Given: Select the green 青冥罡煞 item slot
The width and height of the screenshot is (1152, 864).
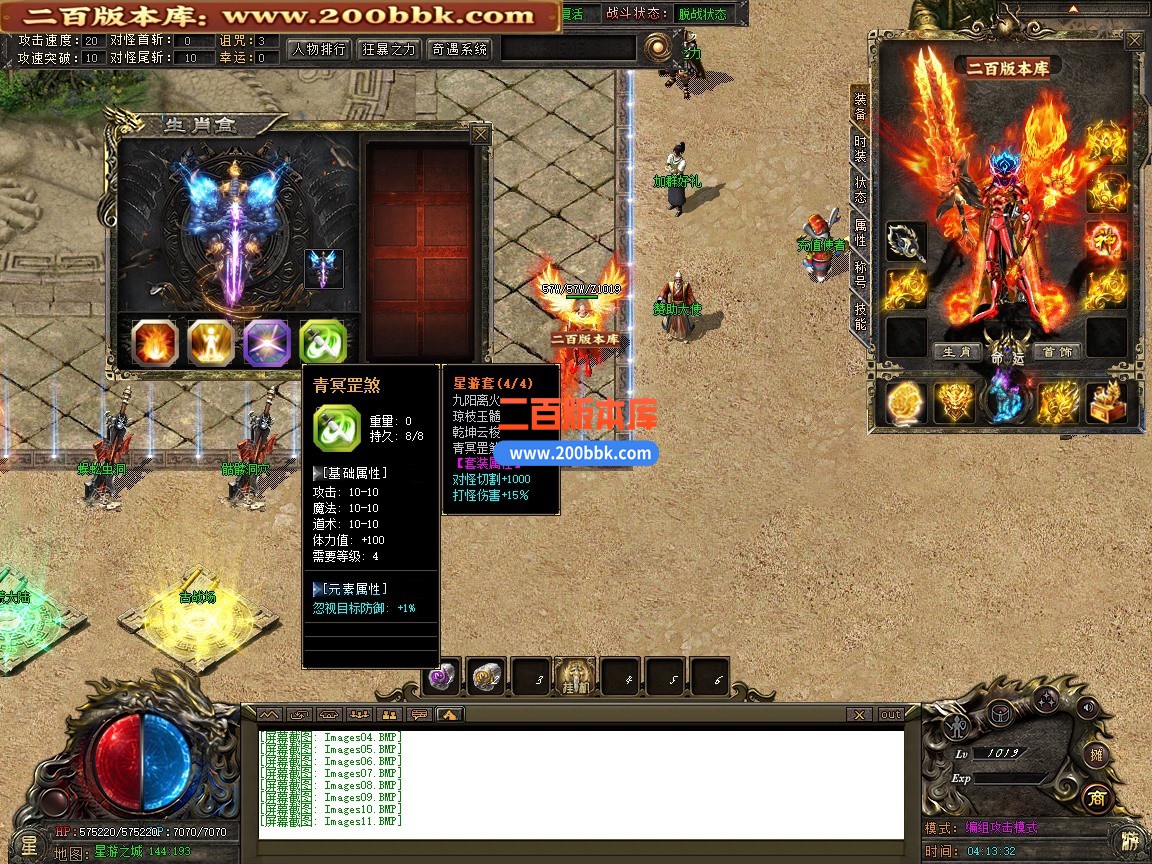Looking at the screenshot, I should (x=323, y=343).
